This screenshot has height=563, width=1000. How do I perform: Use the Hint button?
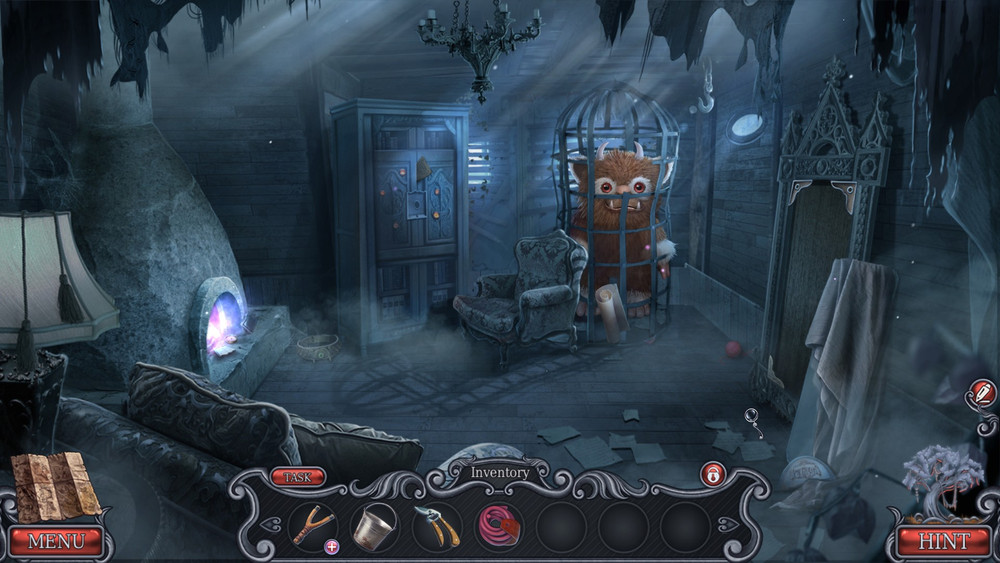943,541
